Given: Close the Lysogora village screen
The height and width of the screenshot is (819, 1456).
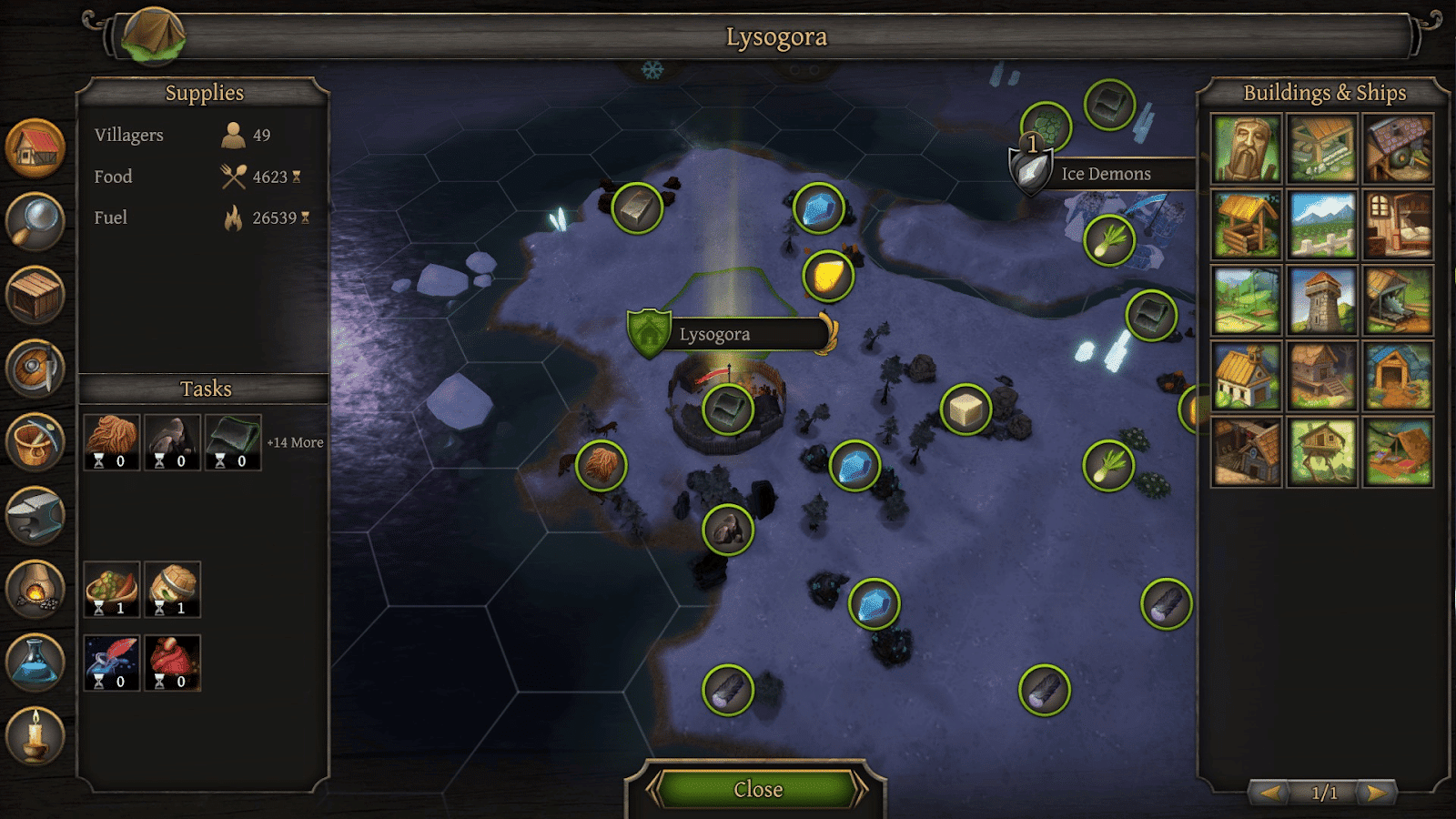Looking at the screenshot, I should (x=757, y=789).
